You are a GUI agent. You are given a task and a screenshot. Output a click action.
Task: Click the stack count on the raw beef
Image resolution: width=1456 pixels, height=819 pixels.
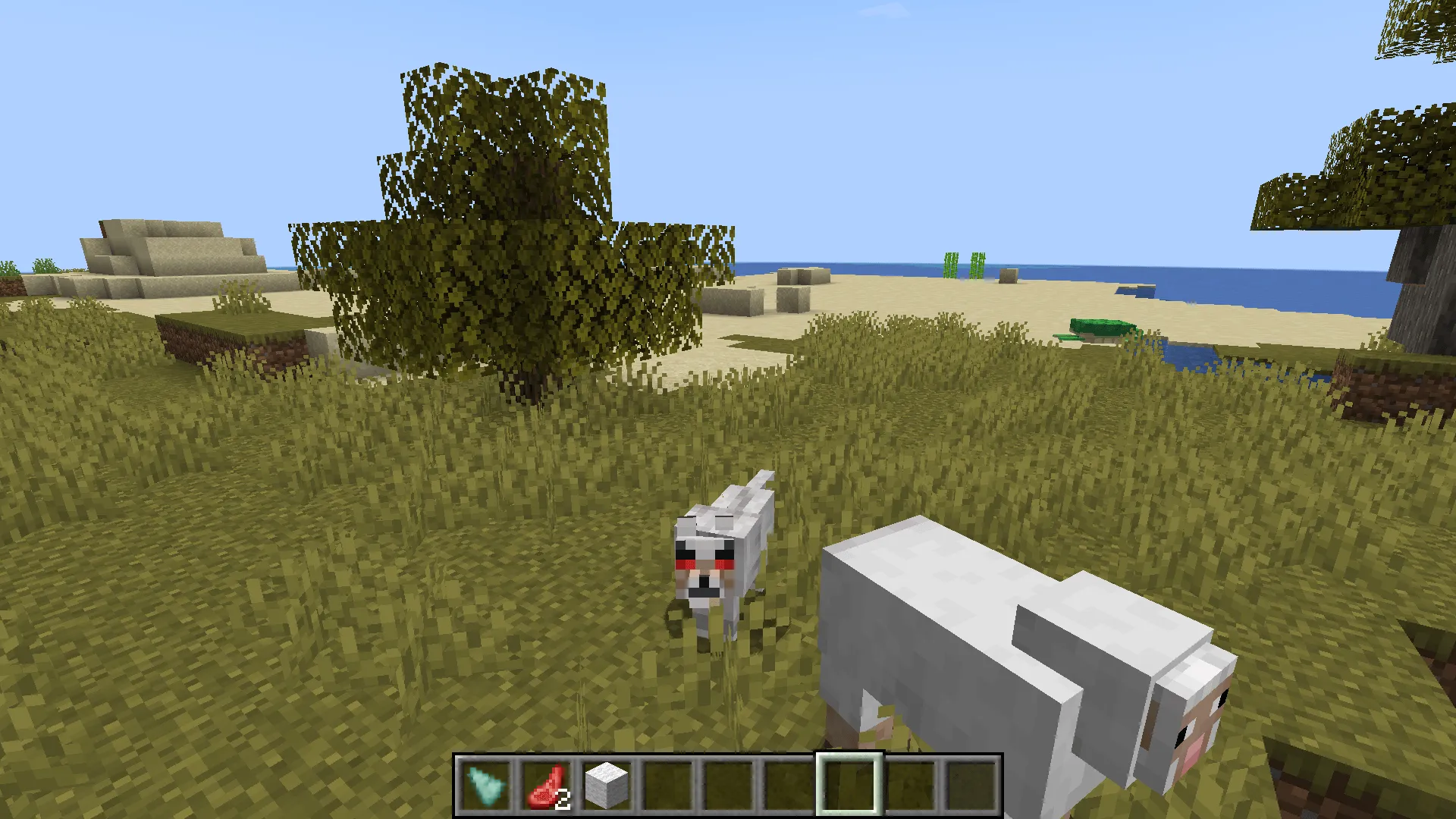click(x=564, y=797)
